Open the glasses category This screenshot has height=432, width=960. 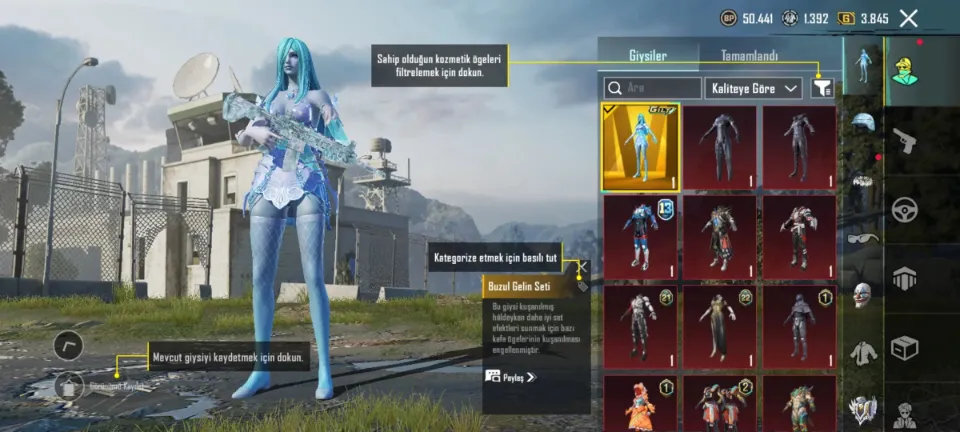[x=862, y=238]
